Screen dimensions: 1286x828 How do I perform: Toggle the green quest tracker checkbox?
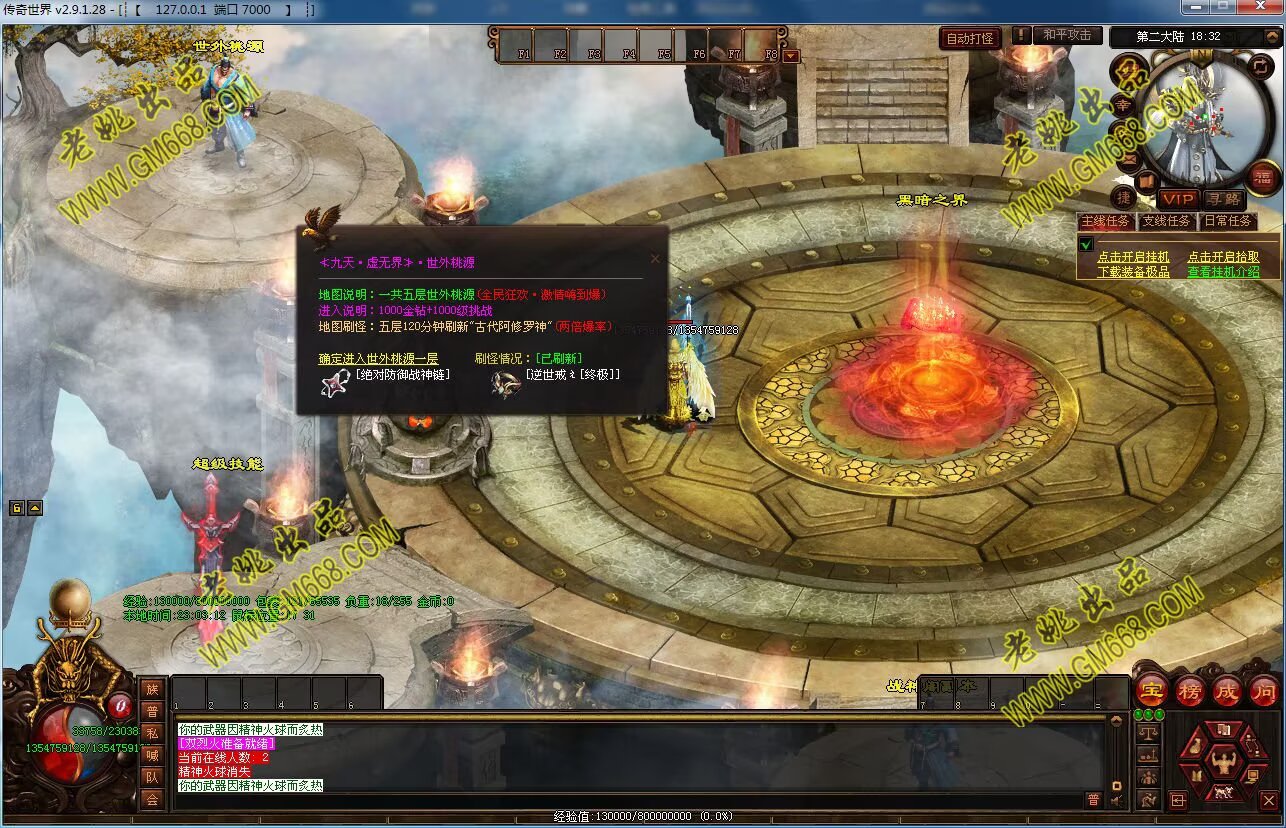pyautogui.click(x=1086, y=244)
